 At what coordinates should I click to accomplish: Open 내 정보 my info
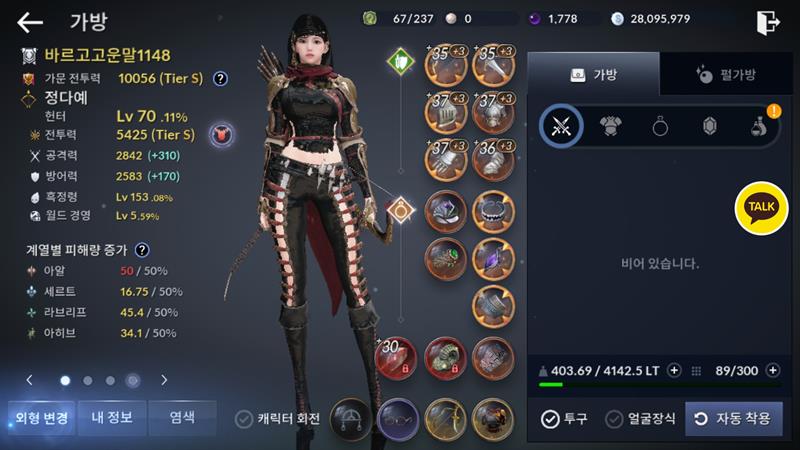click(x=112, y=417)
